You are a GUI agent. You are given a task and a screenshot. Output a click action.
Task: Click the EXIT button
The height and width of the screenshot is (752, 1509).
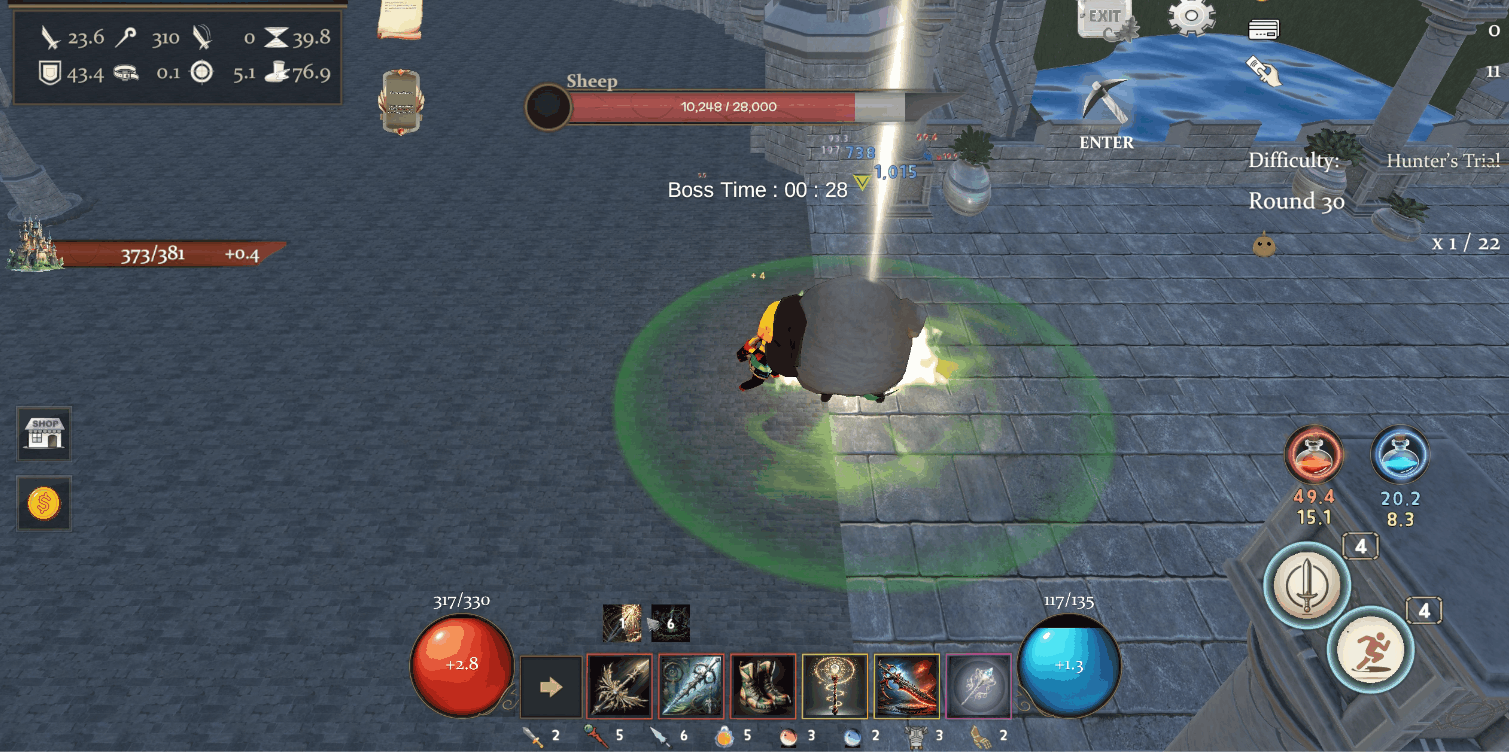tap(1105, 18)
